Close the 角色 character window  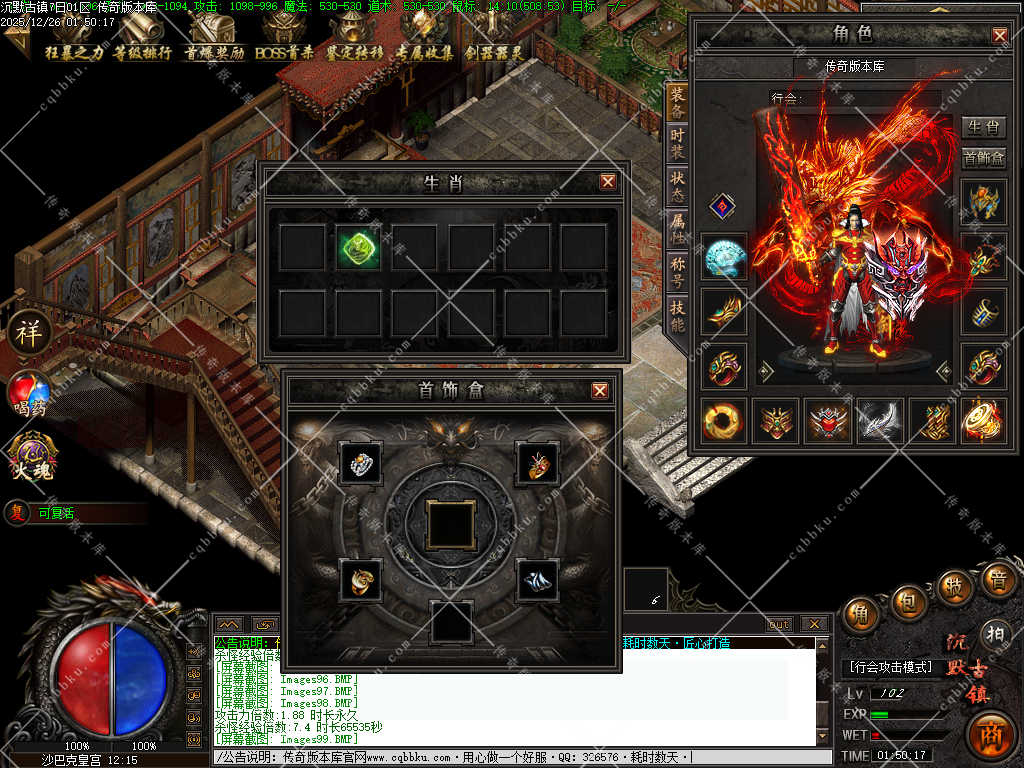click(999, 35)
